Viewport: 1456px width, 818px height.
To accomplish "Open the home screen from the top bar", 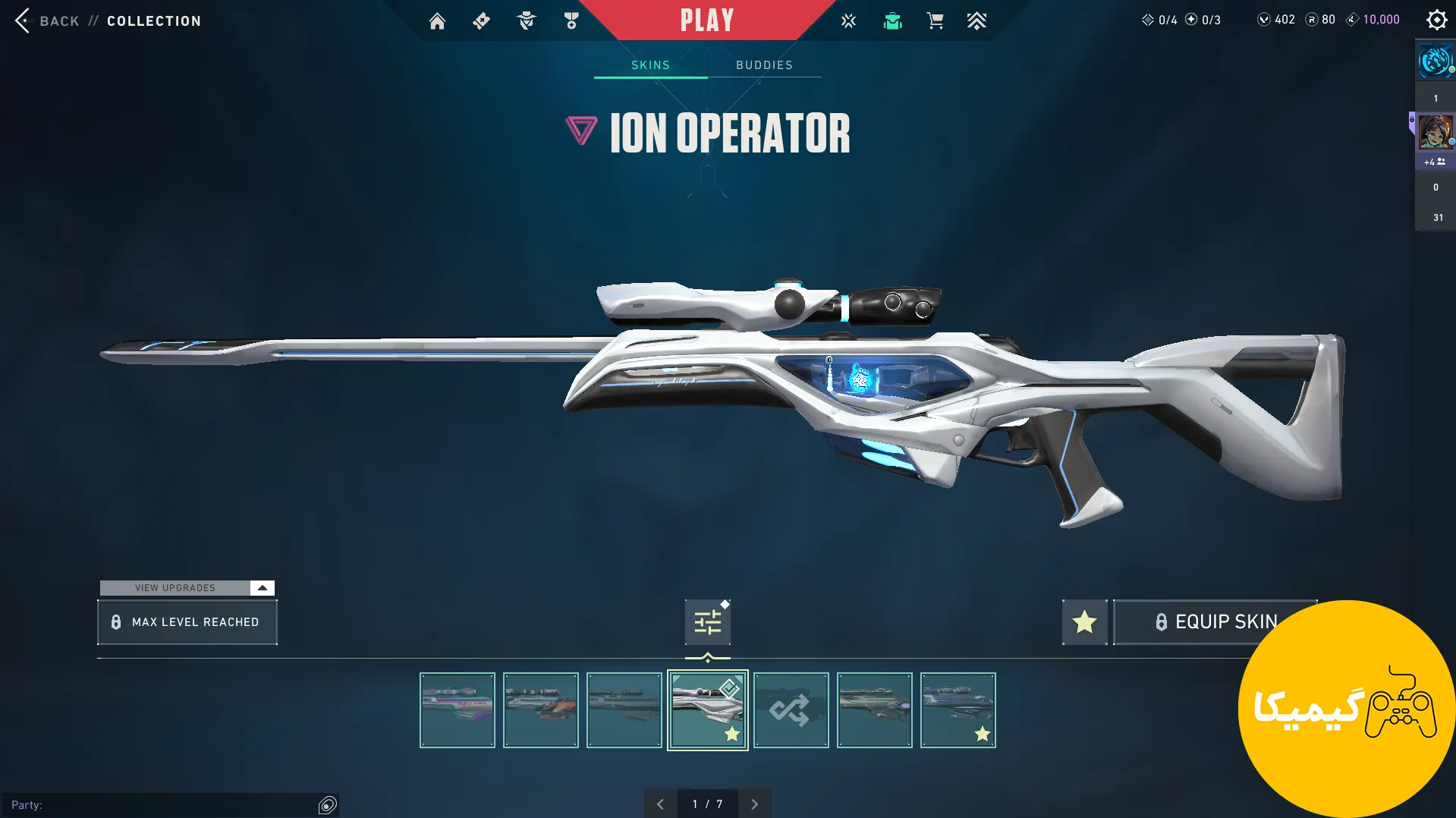I will [437, 21].
